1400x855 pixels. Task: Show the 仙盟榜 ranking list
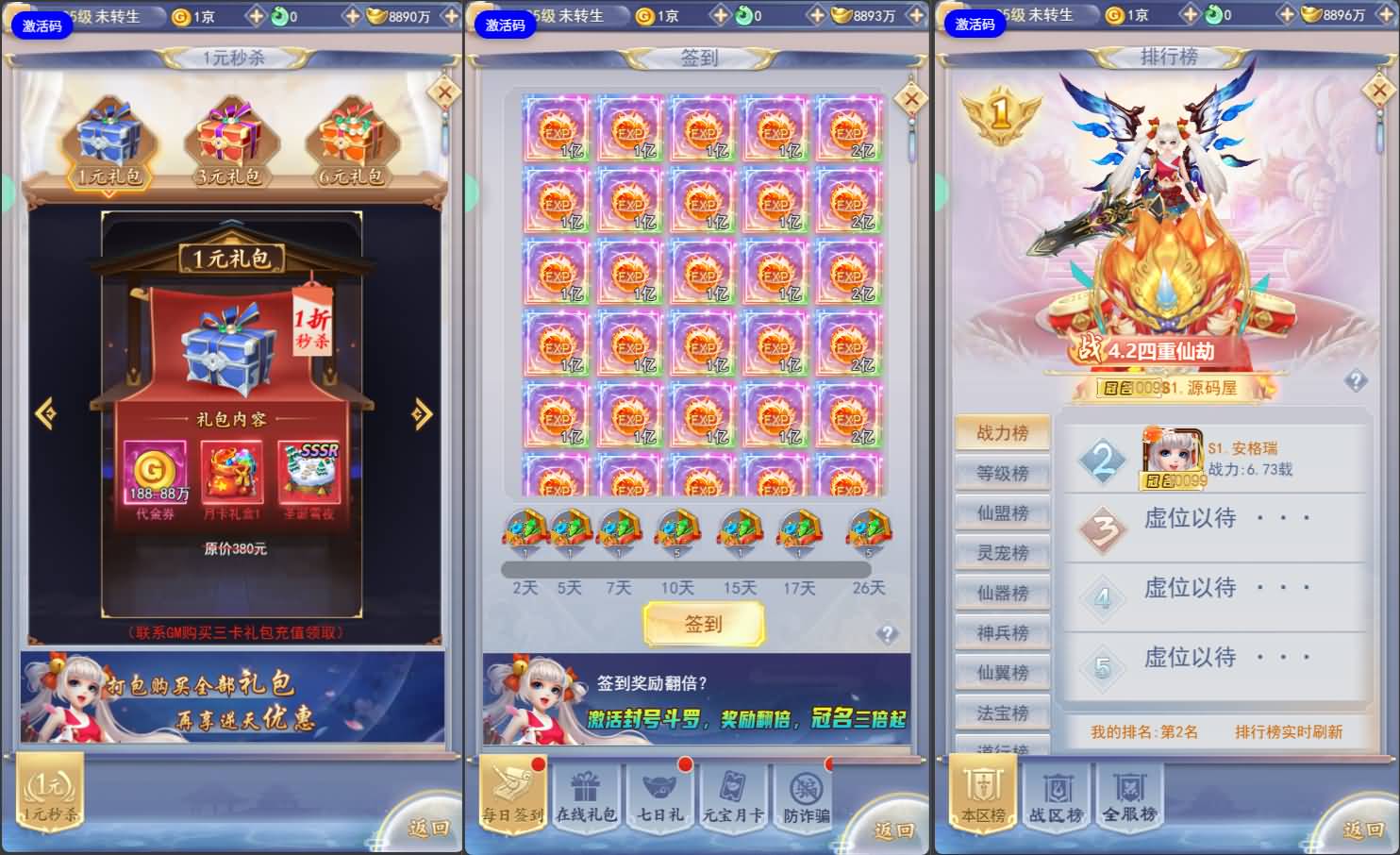point(1002,513)
